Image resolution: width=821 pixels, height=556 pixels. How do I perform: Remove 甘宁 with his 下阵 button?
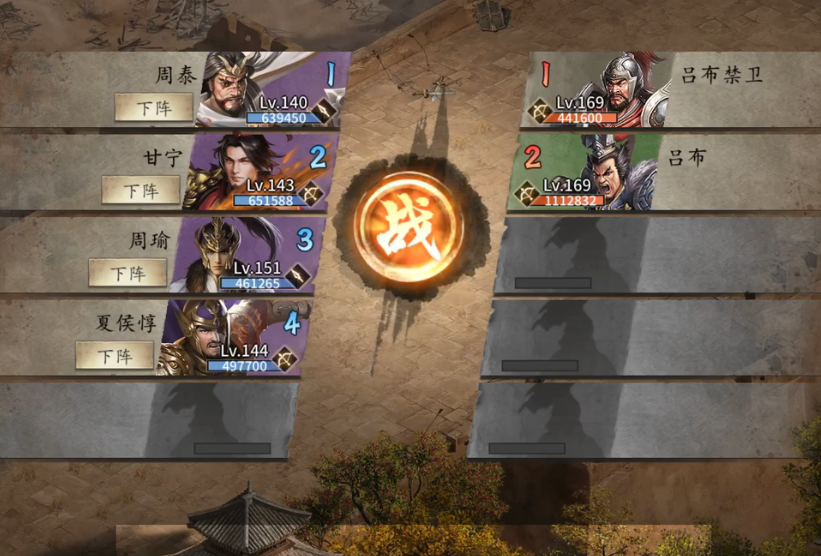(140, 190)
